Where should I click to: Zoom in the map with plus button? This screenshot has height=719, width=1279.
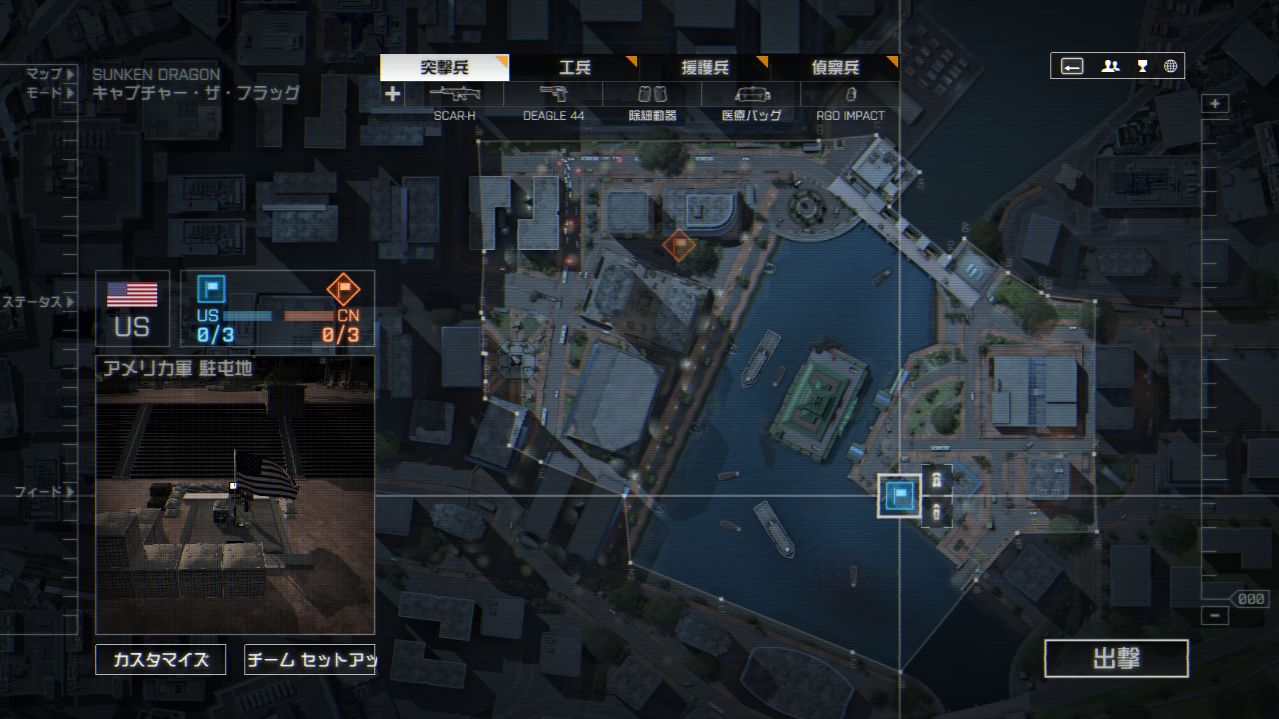tap(1215, 103)
